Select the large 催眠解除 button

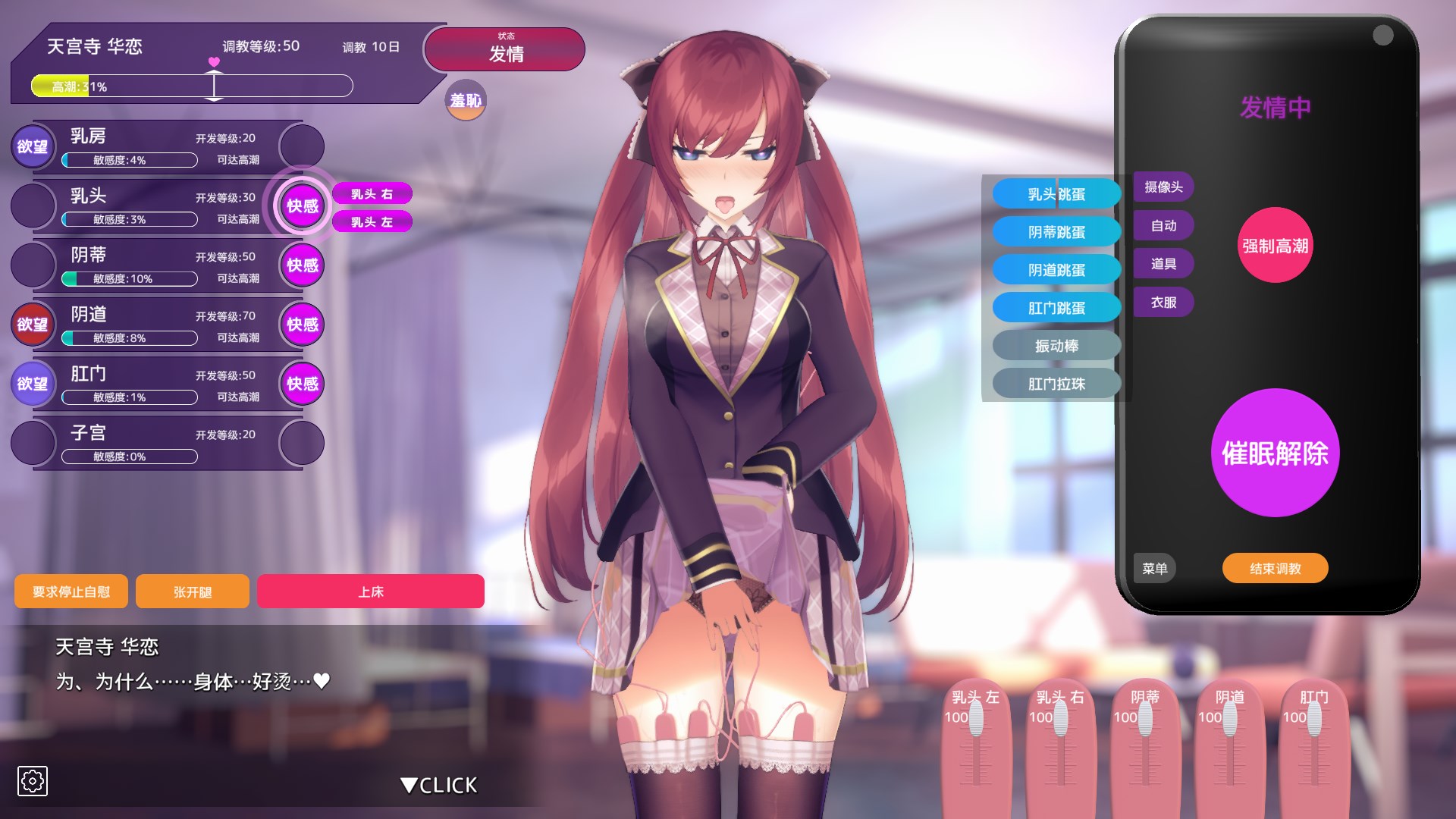[x=1275, y=453]
